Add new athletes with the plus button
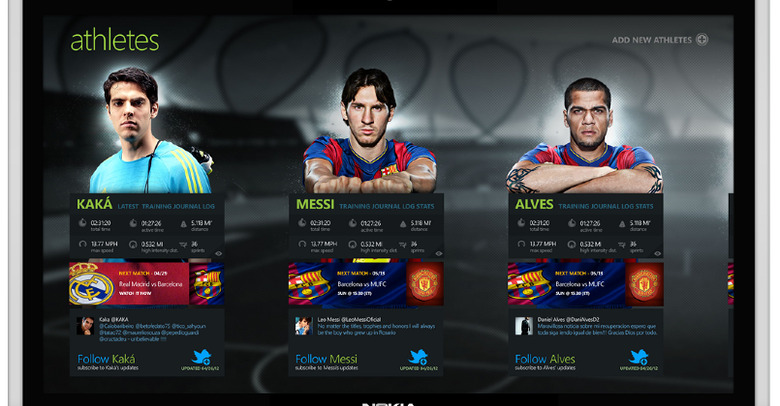 [702, 40]
